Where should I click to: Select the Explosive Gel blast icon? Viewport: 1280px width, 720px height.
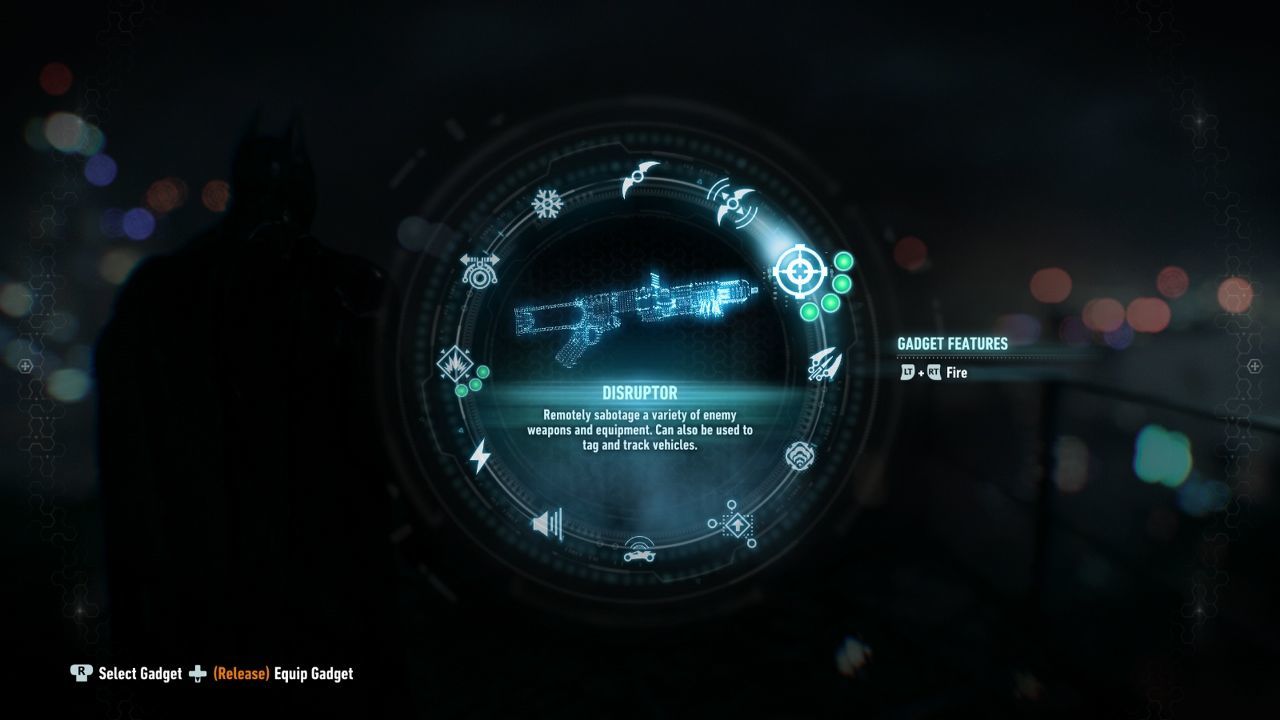coord(456,365)
